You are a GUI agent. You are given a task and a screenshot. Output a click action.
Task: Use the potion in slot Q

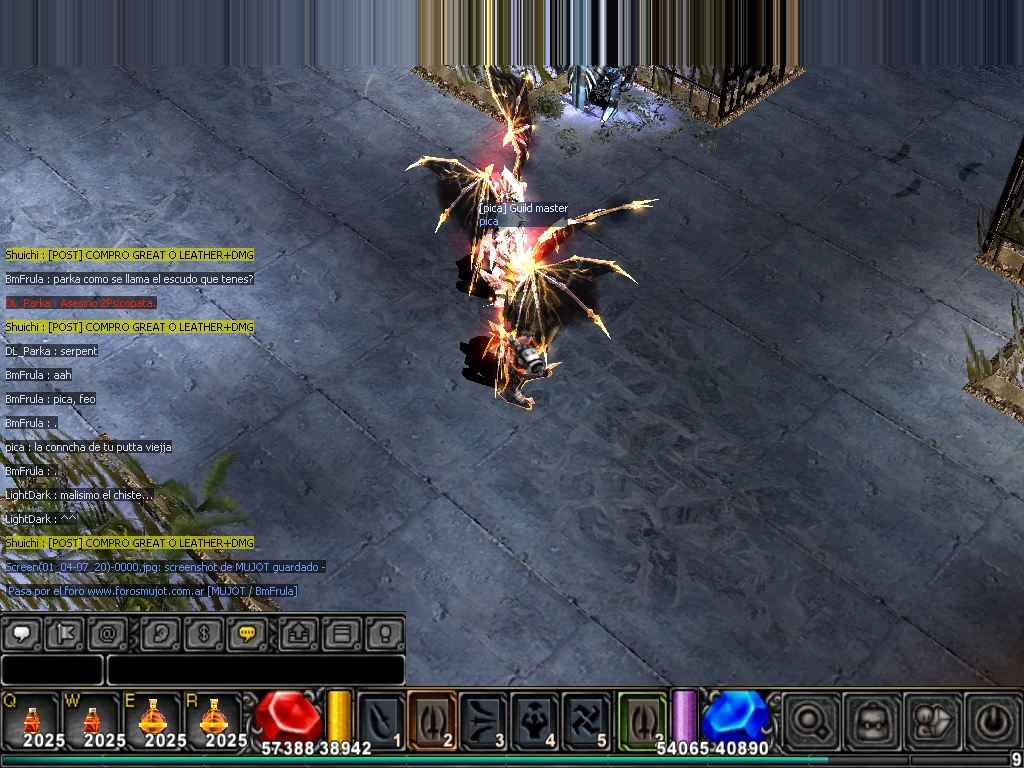[x=32, y=720]
